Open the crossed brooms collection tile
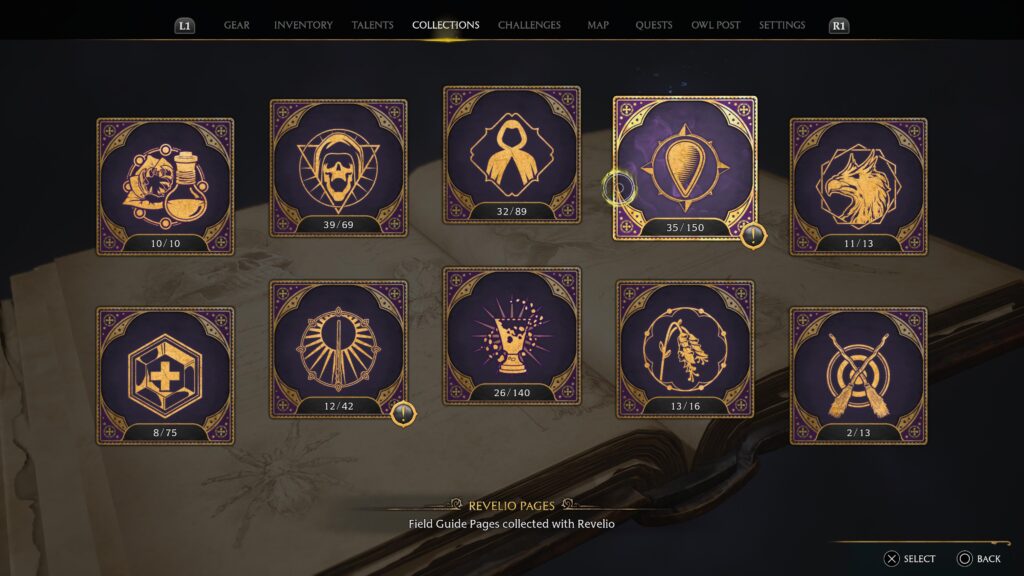The image size is (1024, 576). (x=858, y=375)
